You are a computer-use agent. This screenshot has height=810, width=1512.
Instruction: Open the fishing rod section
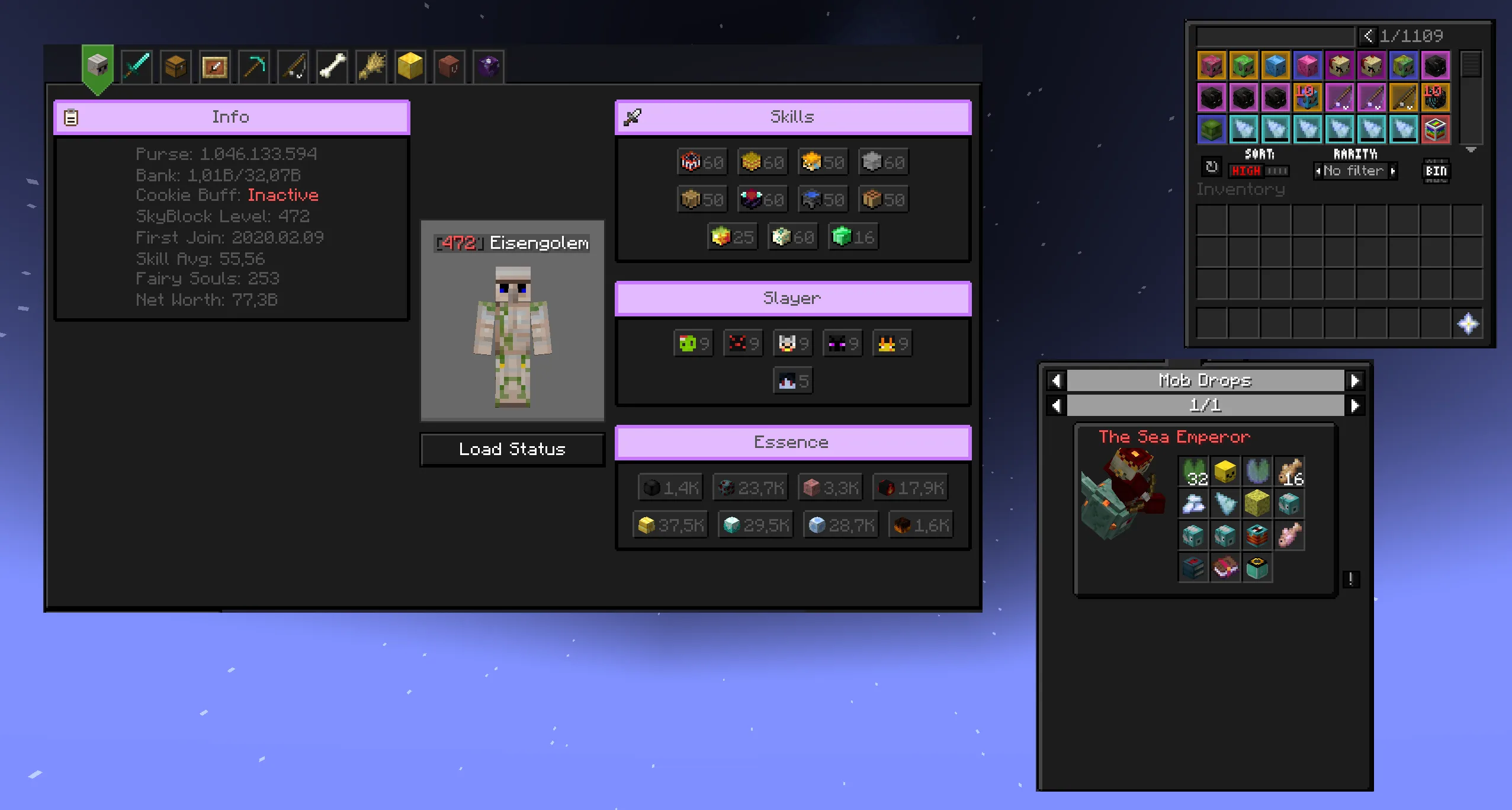click(293, 65)
